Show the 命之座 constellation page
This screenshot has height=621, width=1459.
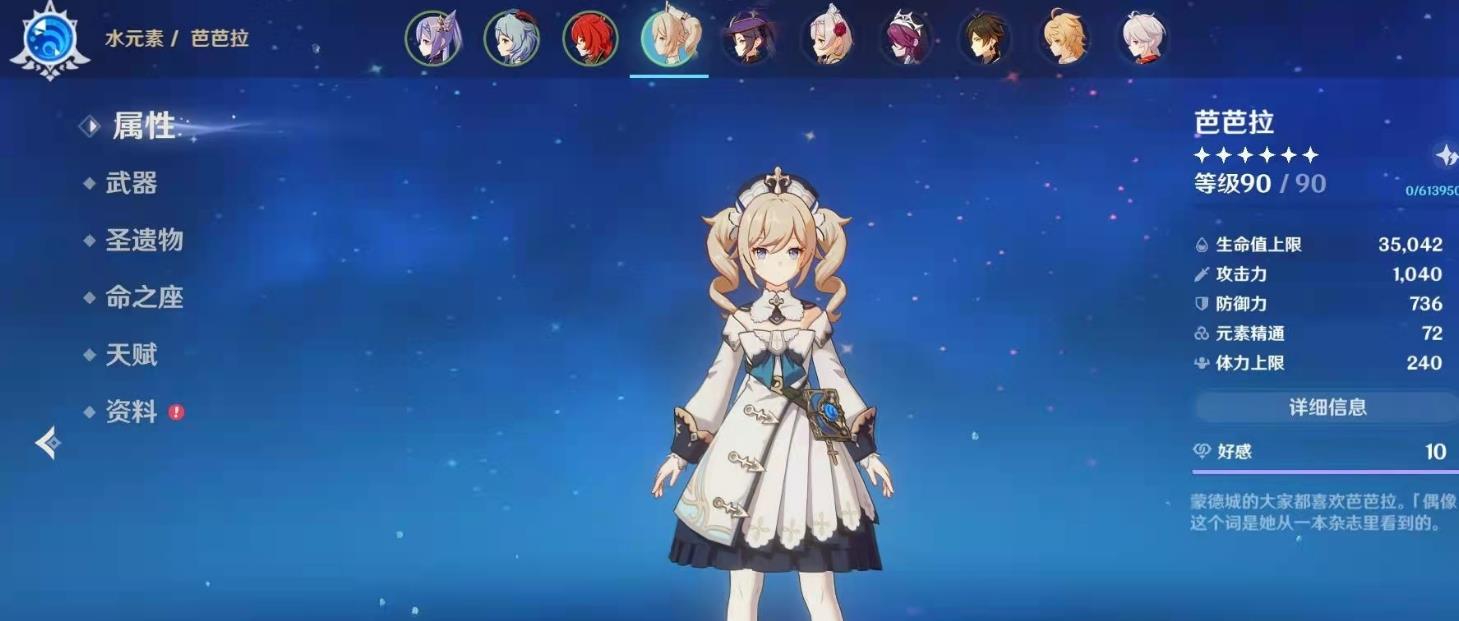[144, 297]
